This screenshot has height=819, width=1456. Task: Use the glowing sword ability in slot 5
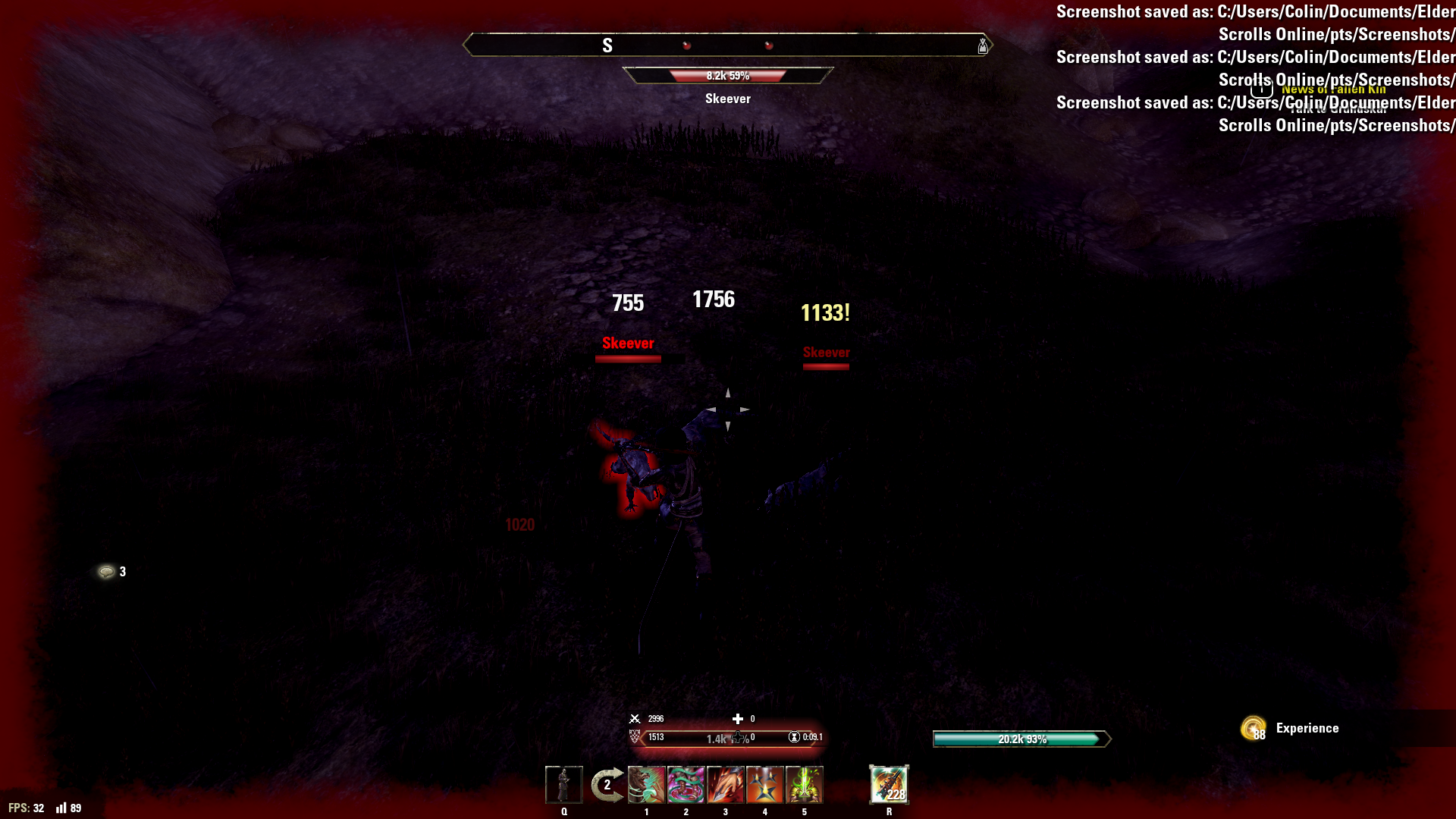805,786
